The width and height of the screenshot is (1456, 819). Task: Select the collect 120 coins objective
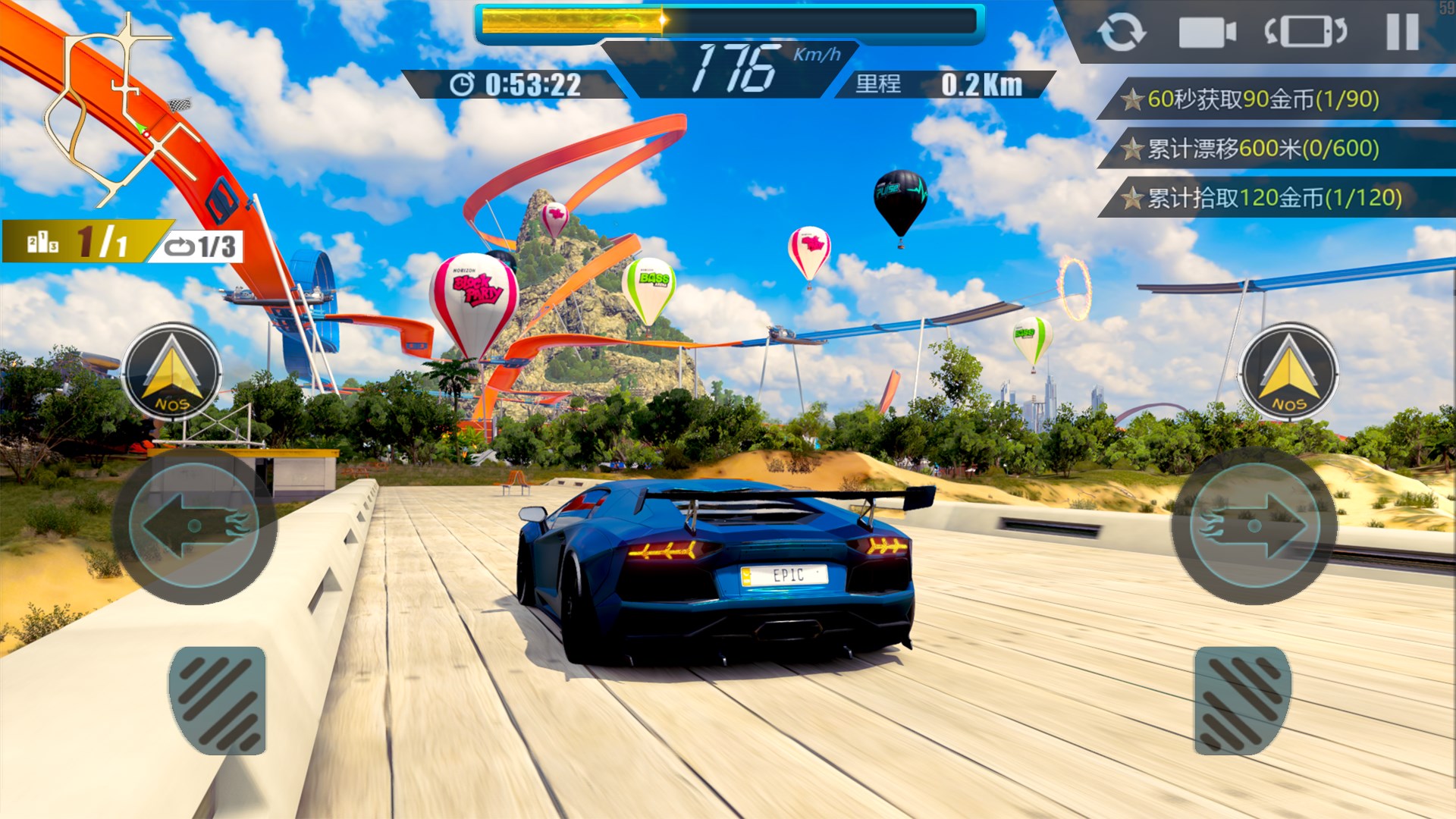click(x=1274, y=198)
